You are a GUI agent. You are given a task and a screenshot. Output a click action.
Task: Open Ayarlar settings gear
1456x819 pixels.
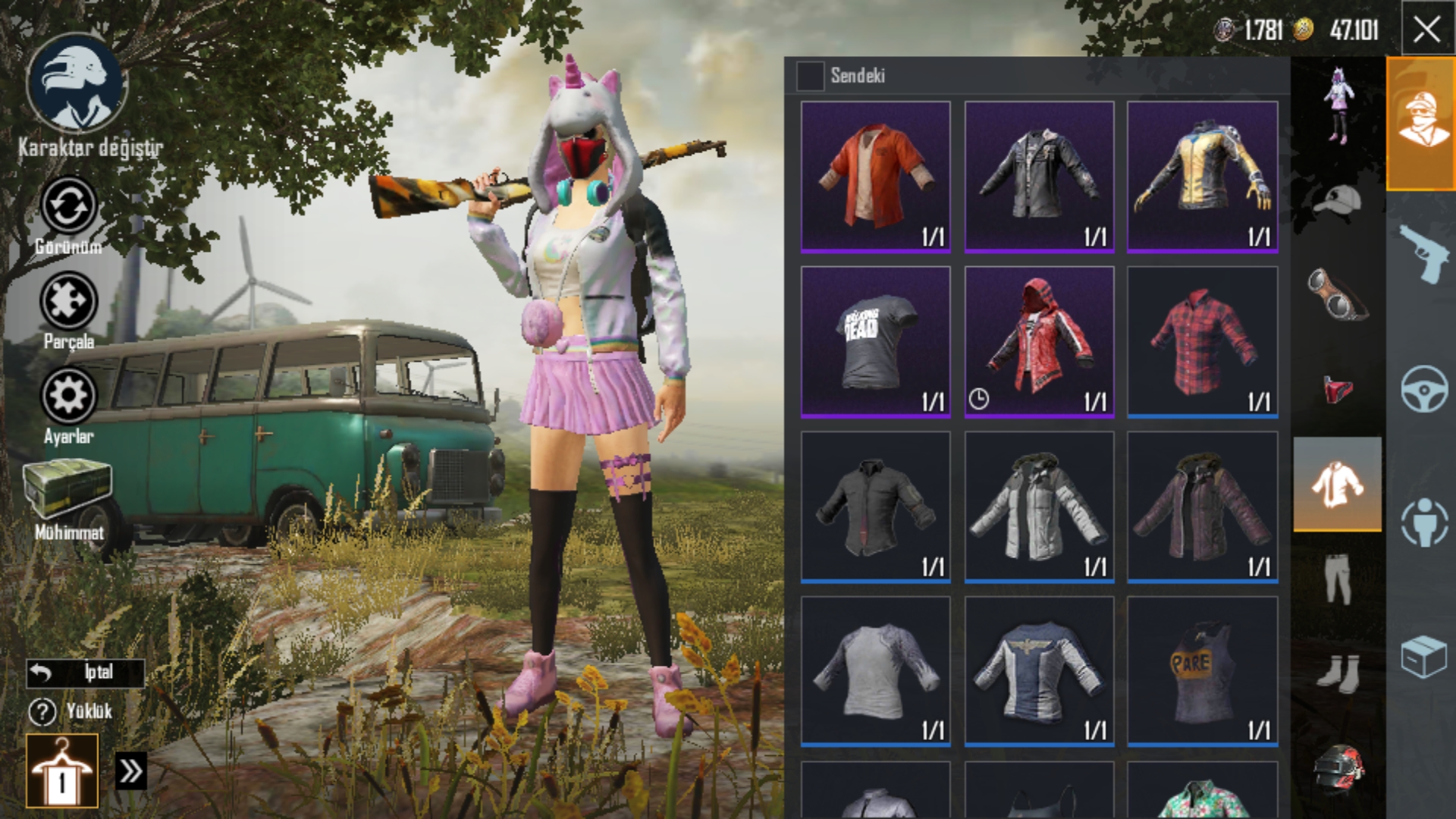pos(68,396)
